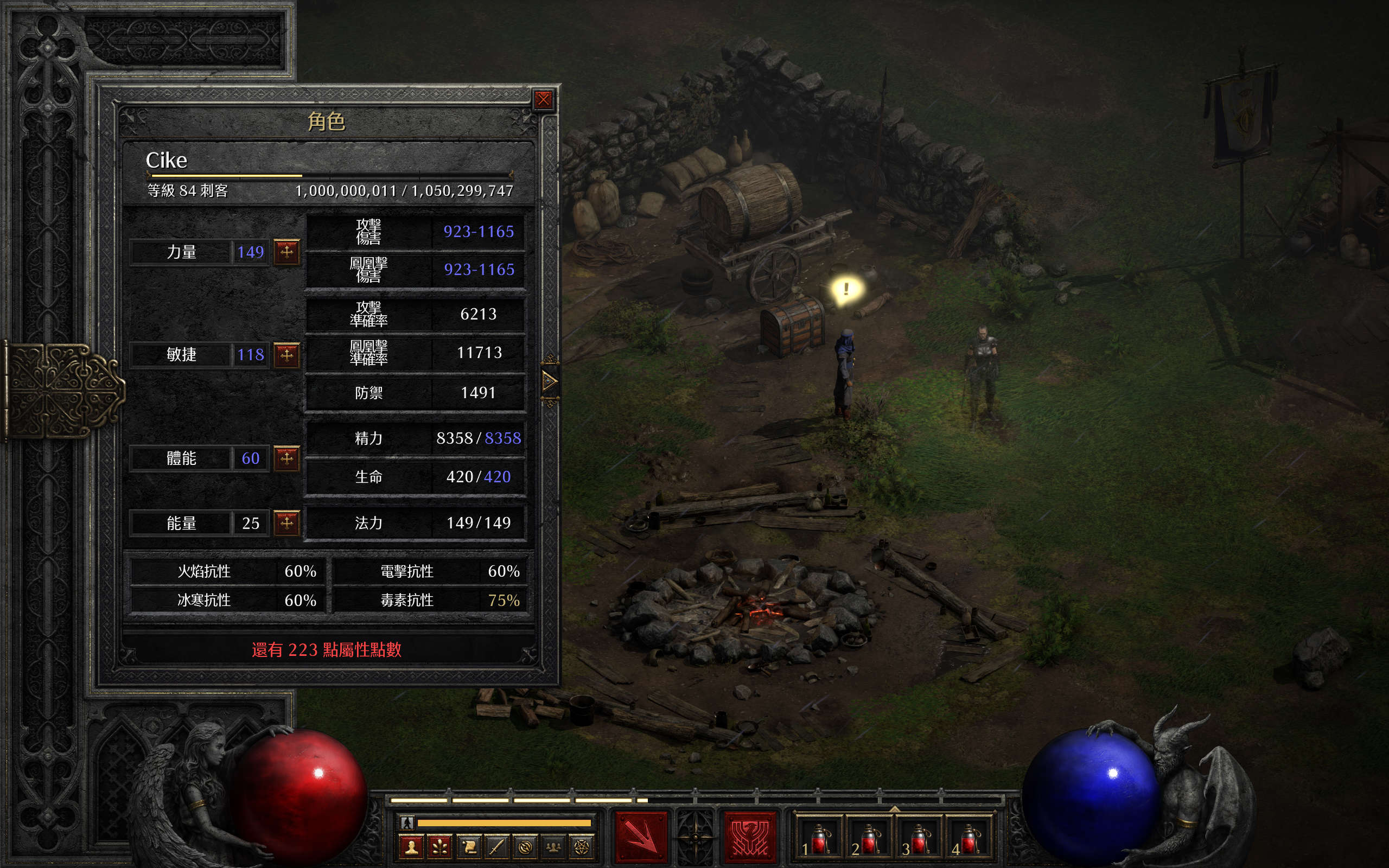Use the healing potion in belt slot 4
The height and width of the screenshot is (868, 1389).
tap(969, 838)
